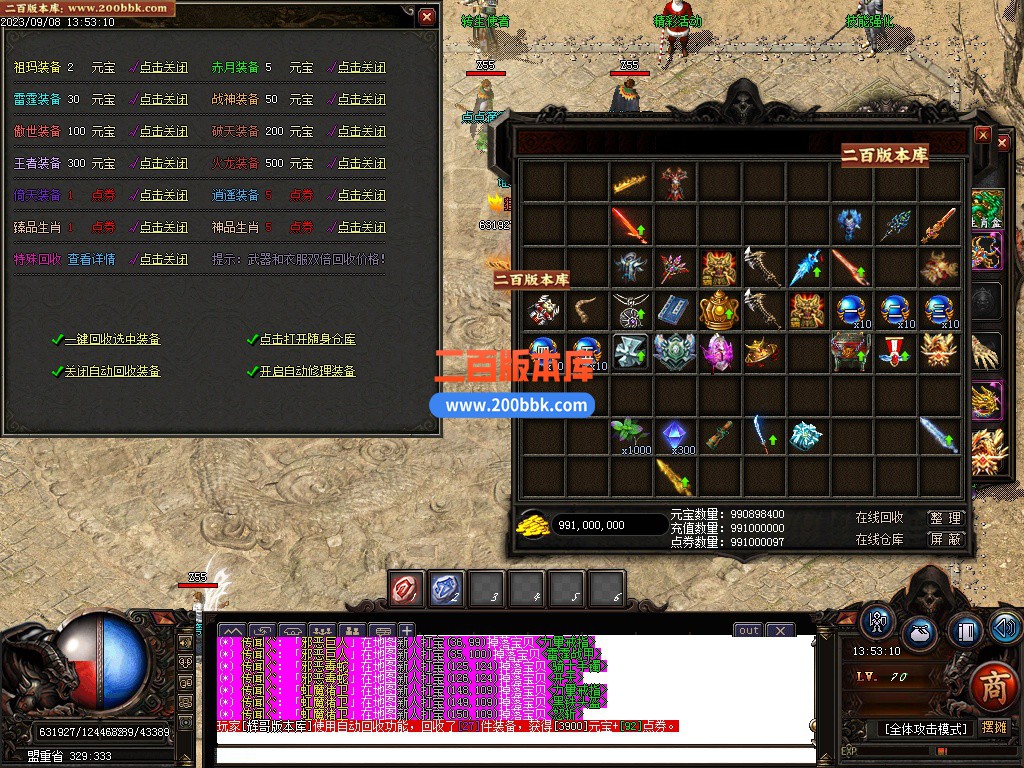Open the 商 shop button

pyautogui.click(x=992, y=687)
